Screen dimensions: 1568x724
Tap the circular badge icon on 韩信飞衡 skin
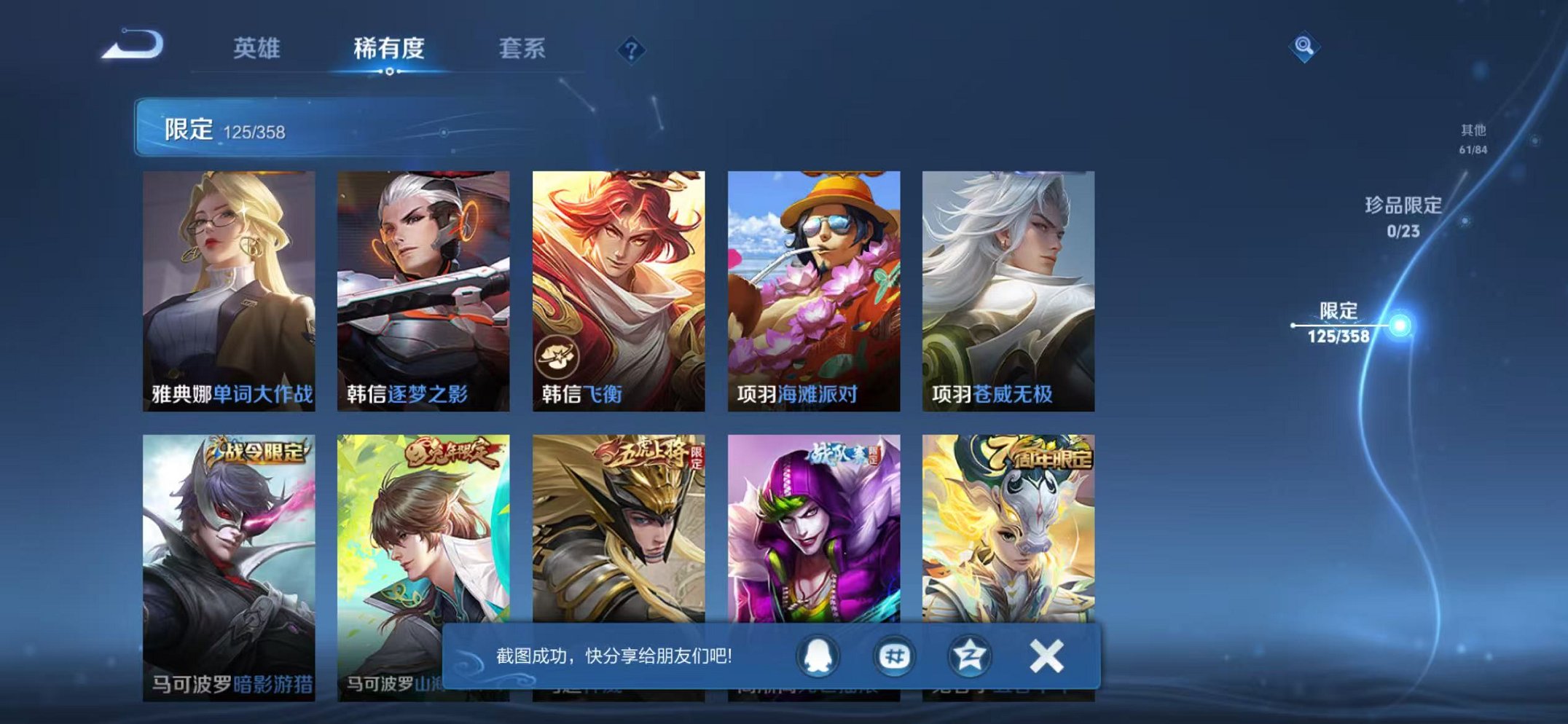point(557,355)
